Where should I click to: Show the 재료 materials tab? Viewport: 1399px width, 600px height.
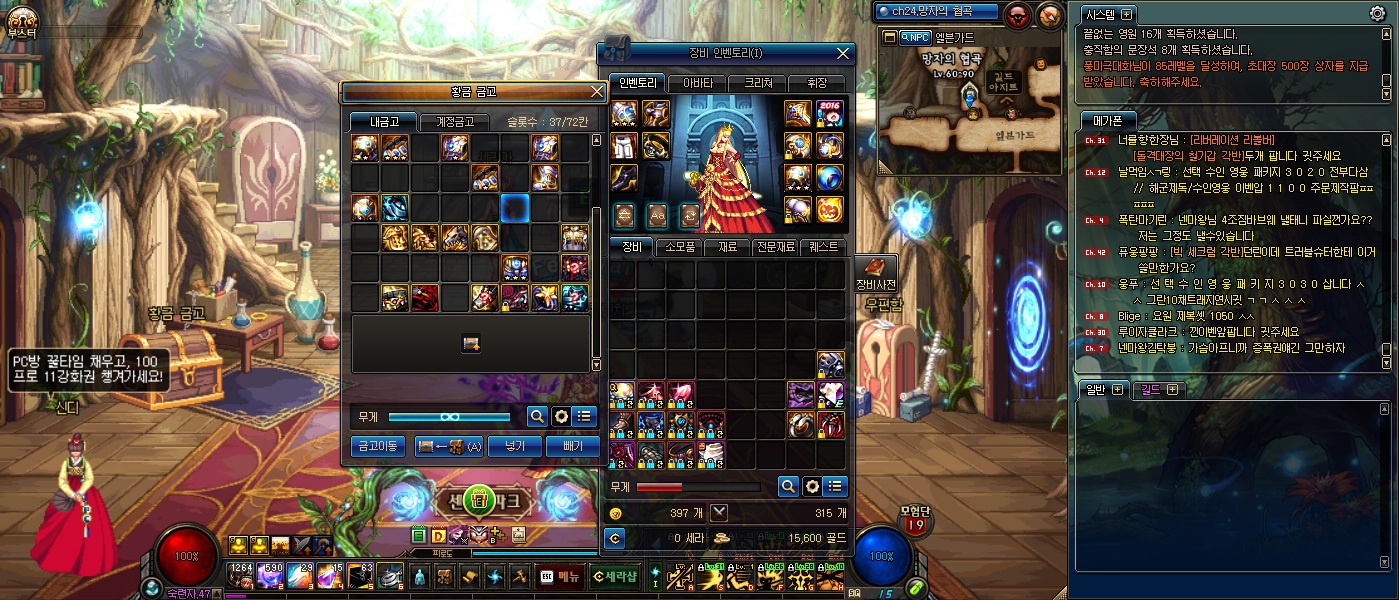click(x=727, y=247)
